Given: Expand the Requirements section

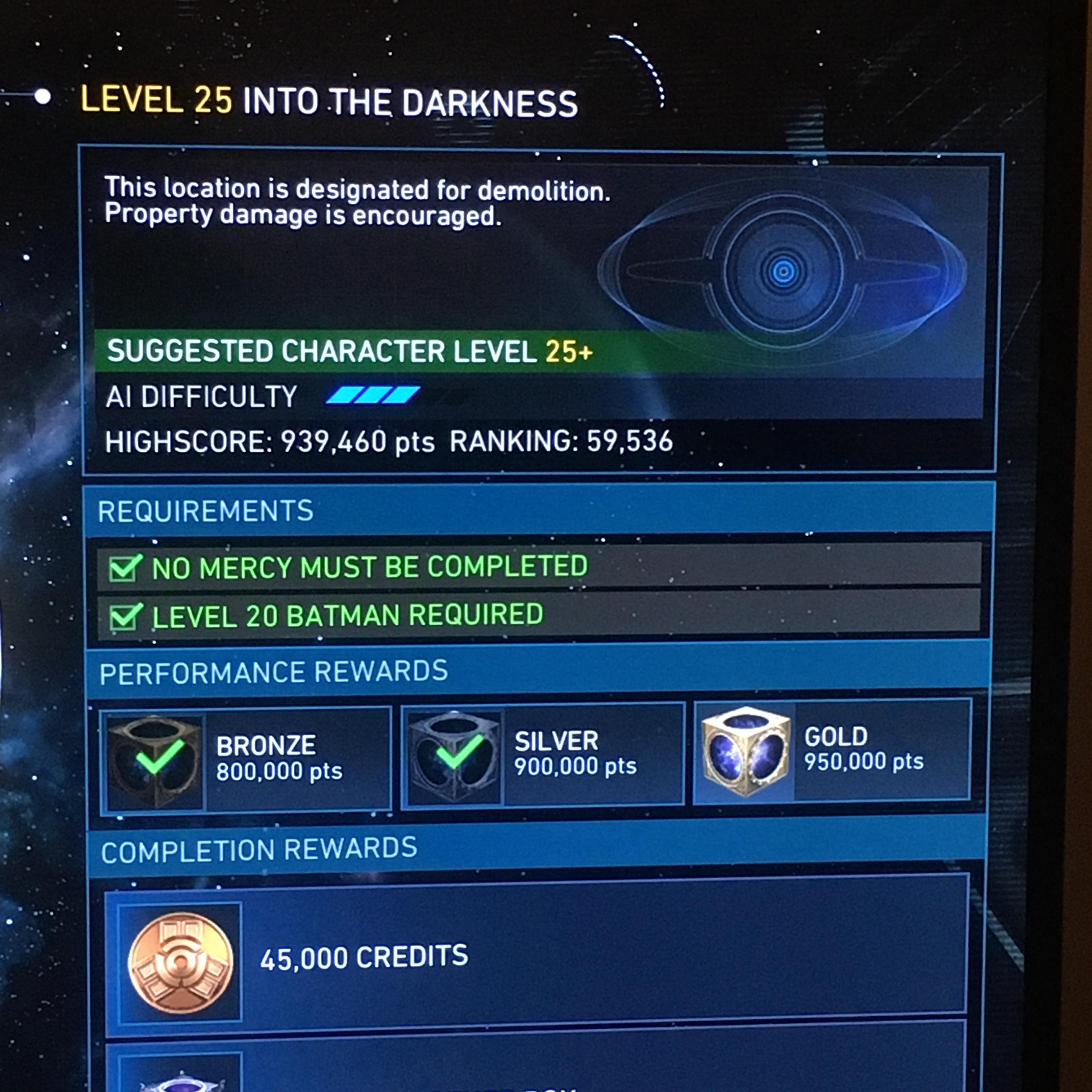Looking at the screenshot, I should (206, 510).
